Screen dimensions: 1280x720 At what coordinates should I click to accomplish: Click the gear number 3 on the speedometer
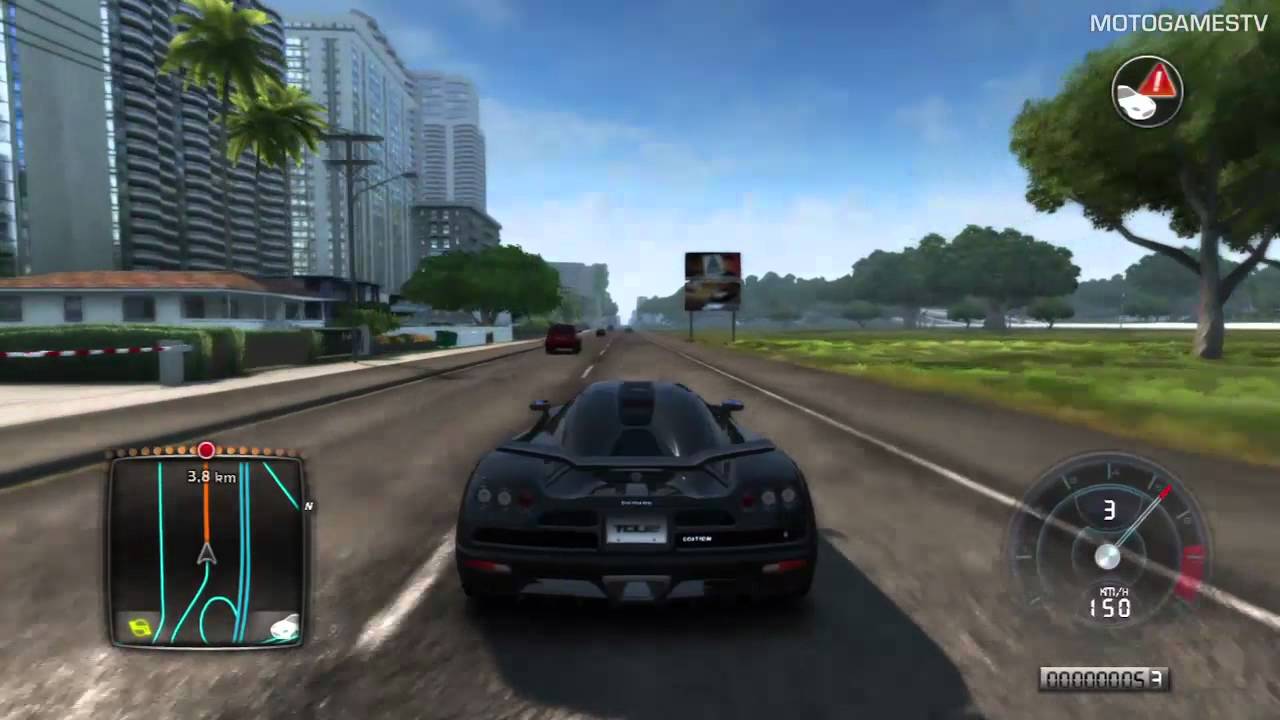pyautogui.click(x=1109, y=511)
